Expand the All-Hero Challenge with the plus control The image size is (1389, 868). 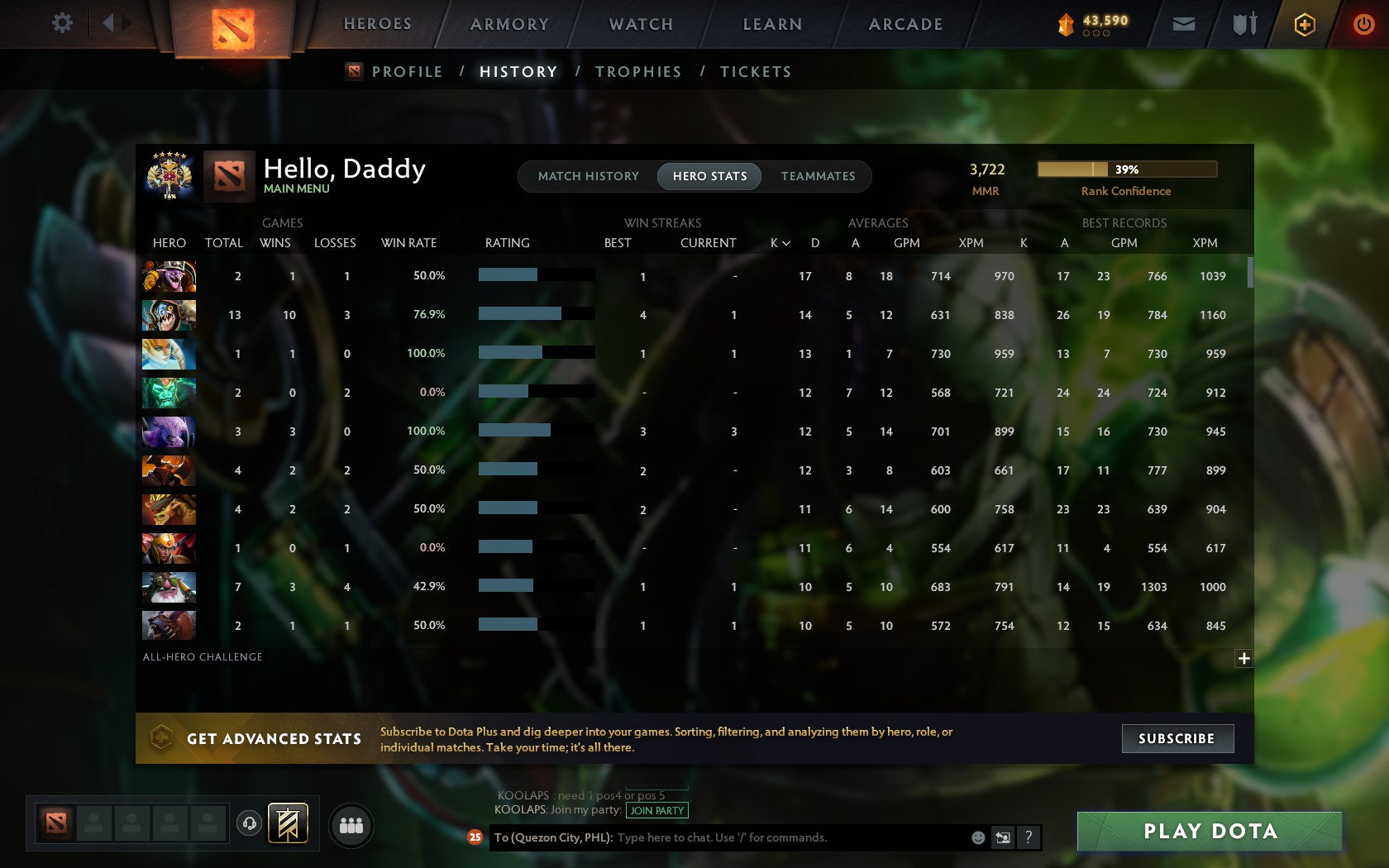[1243, 657]
